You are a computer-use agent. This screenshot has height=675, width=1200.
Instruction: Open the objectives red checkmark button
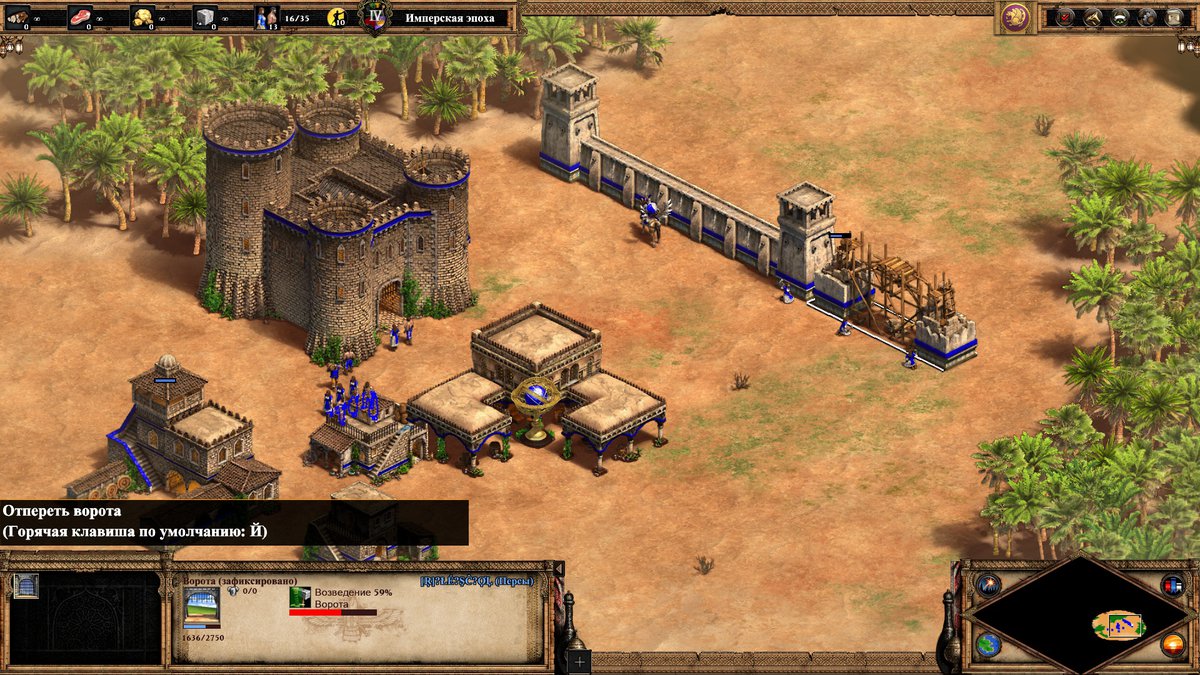(x=1065, y=16)
